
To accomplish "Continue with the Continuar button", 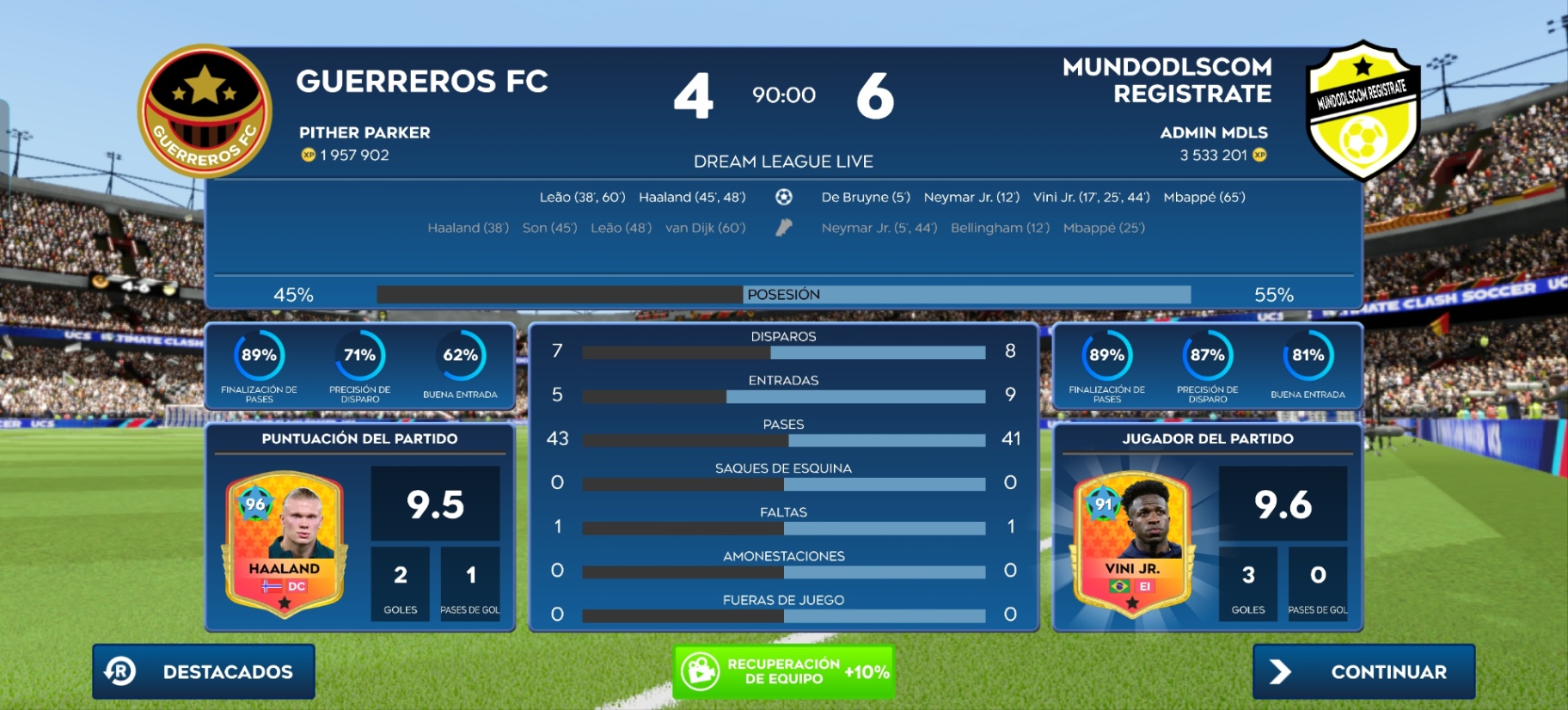I will pos(1363,671).
